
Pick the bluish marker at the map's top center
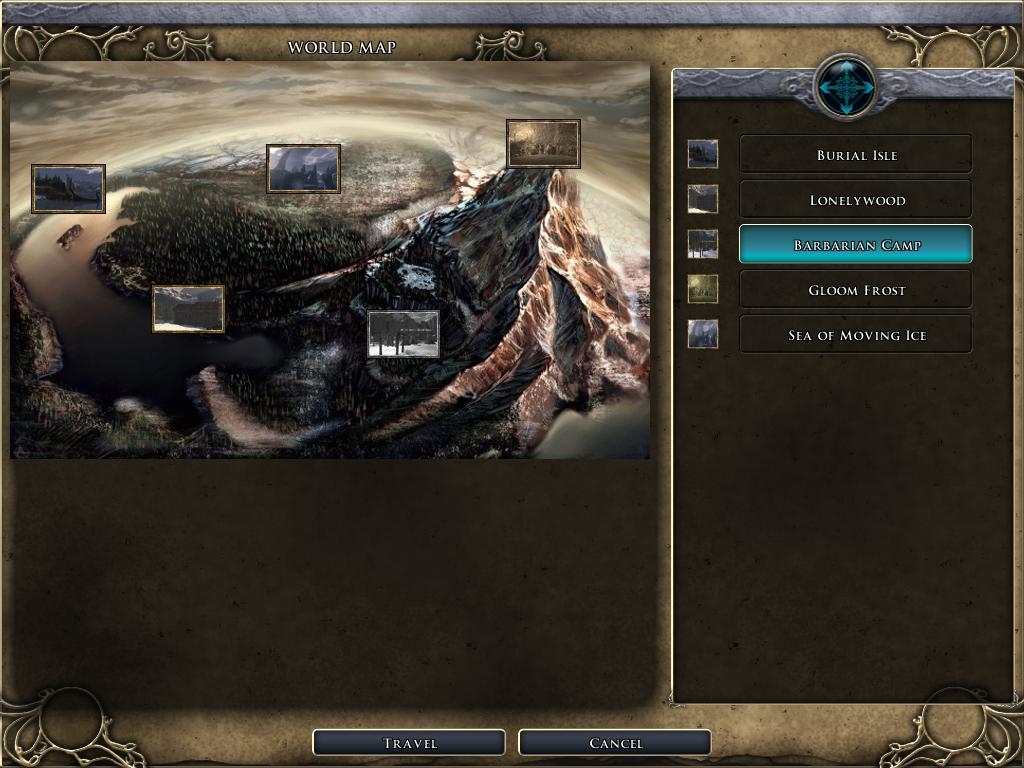[303, 168]
